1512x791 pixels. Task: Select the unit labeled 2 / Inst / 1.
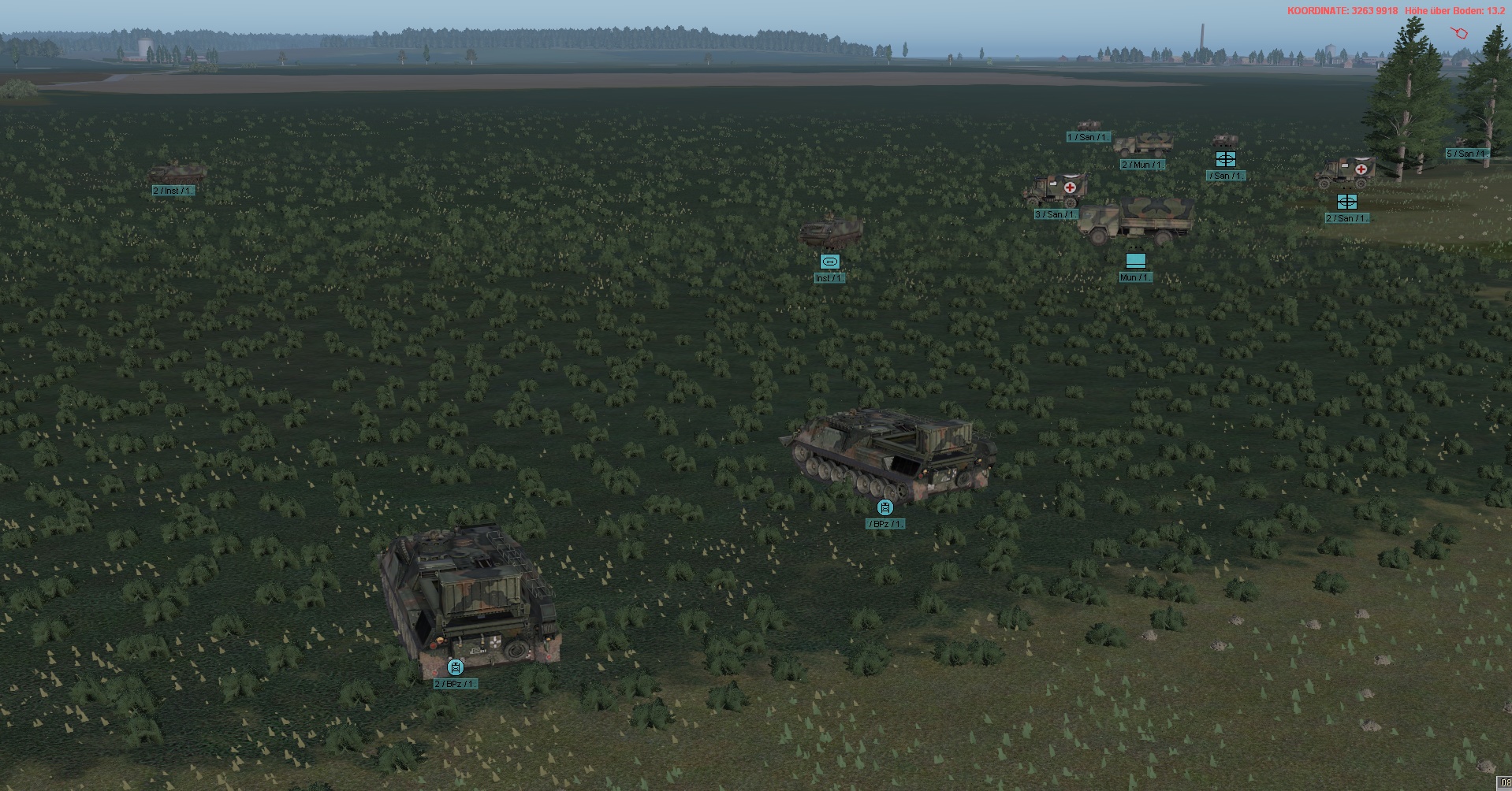[173, 191]
